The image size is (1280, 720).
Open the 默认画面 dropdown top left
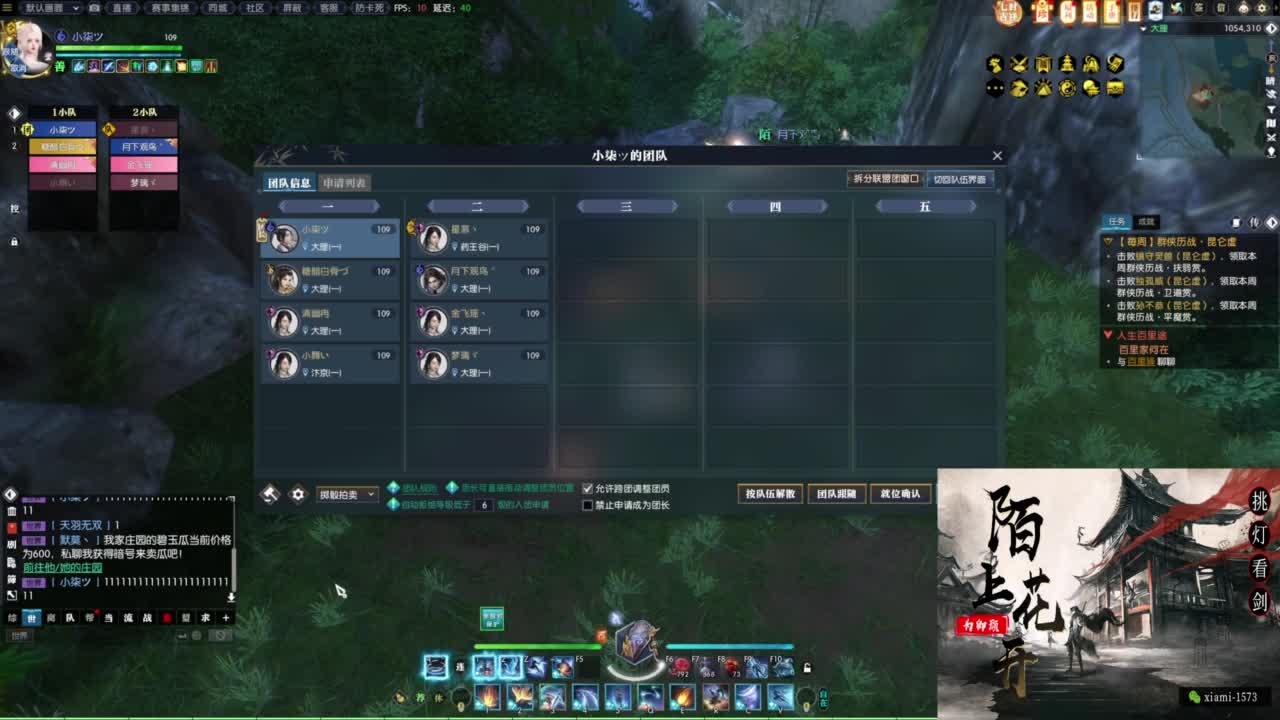(50, 8)
